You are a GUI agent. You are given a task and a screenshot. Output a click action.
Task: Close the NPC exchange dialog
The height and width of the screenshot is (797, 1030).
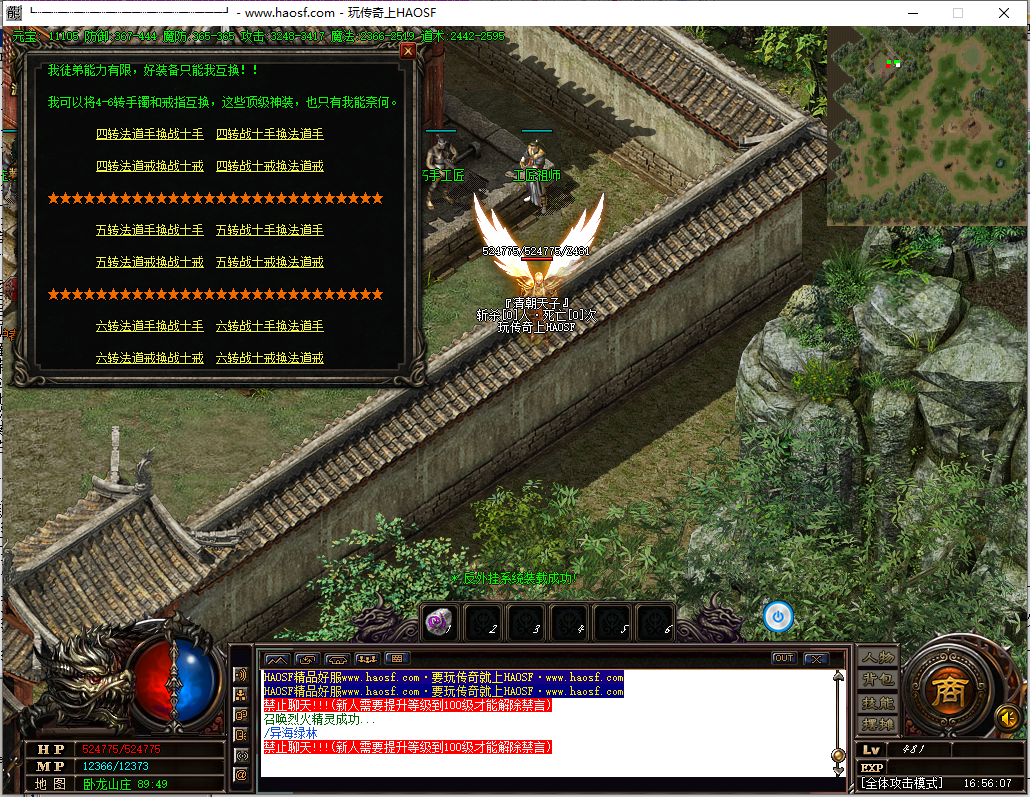coord(407,51)
